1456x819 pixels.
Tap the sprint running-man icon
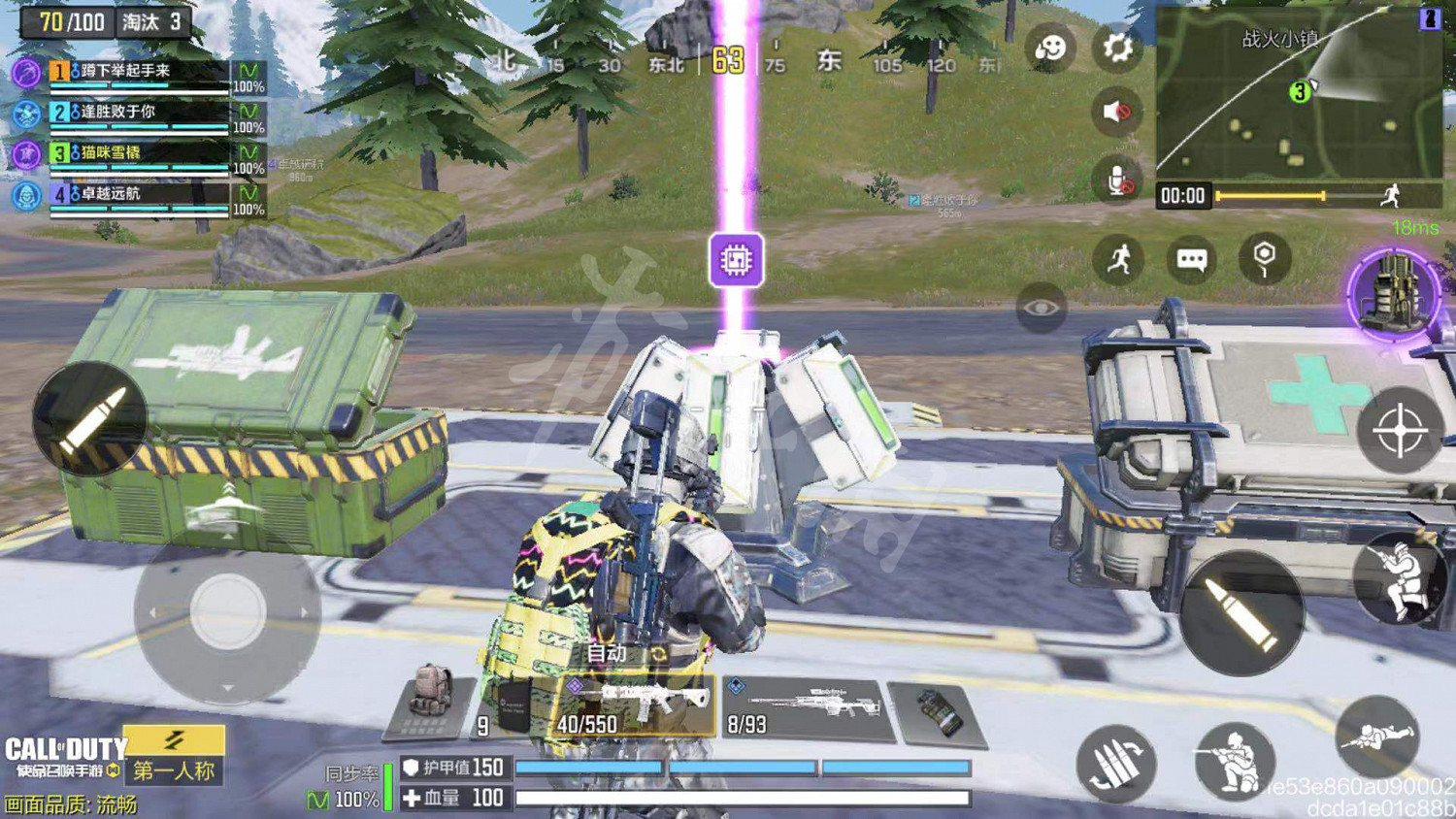1117,257
